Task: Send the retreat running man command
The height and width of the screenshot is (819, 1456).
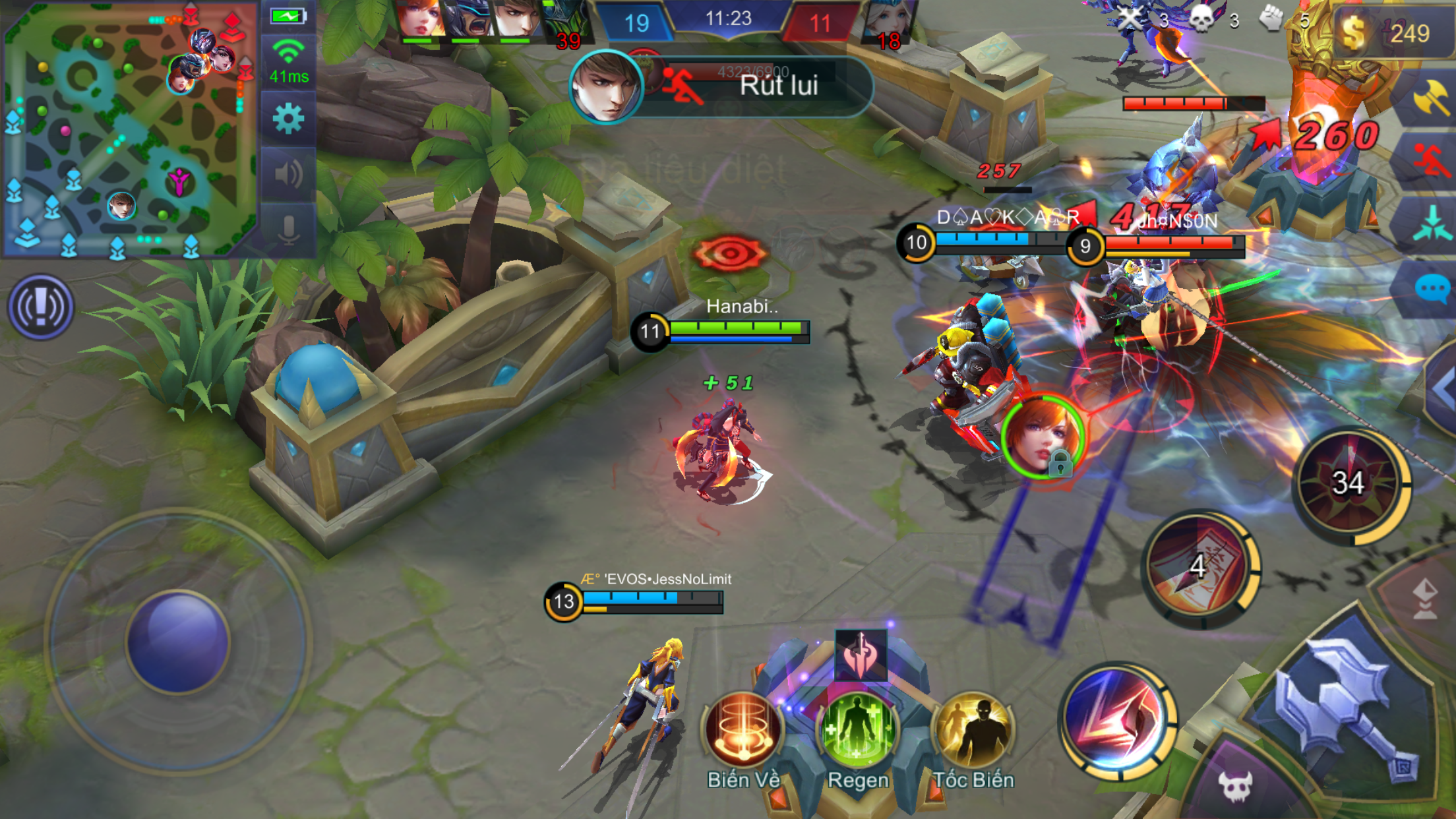Action: point(1432,160)
